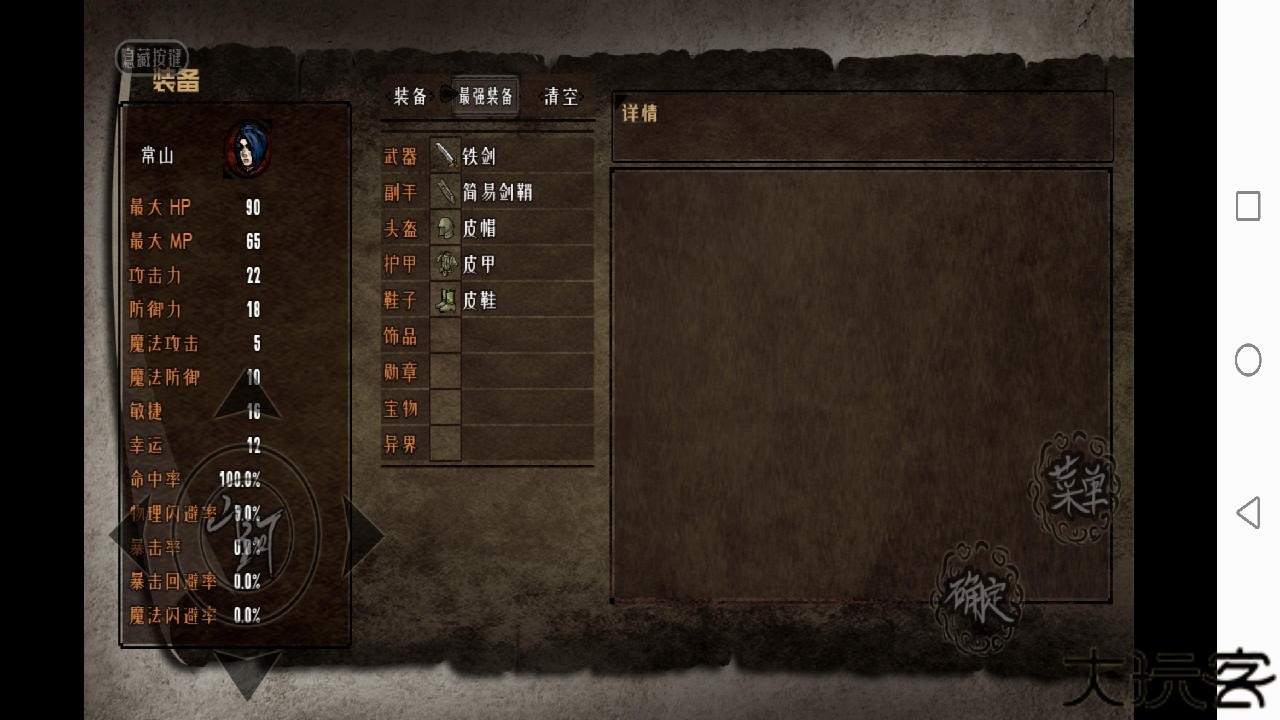Open the empty 勋章 medal slot
This screenshot has width=1280, height=720.
click(512, 372)
